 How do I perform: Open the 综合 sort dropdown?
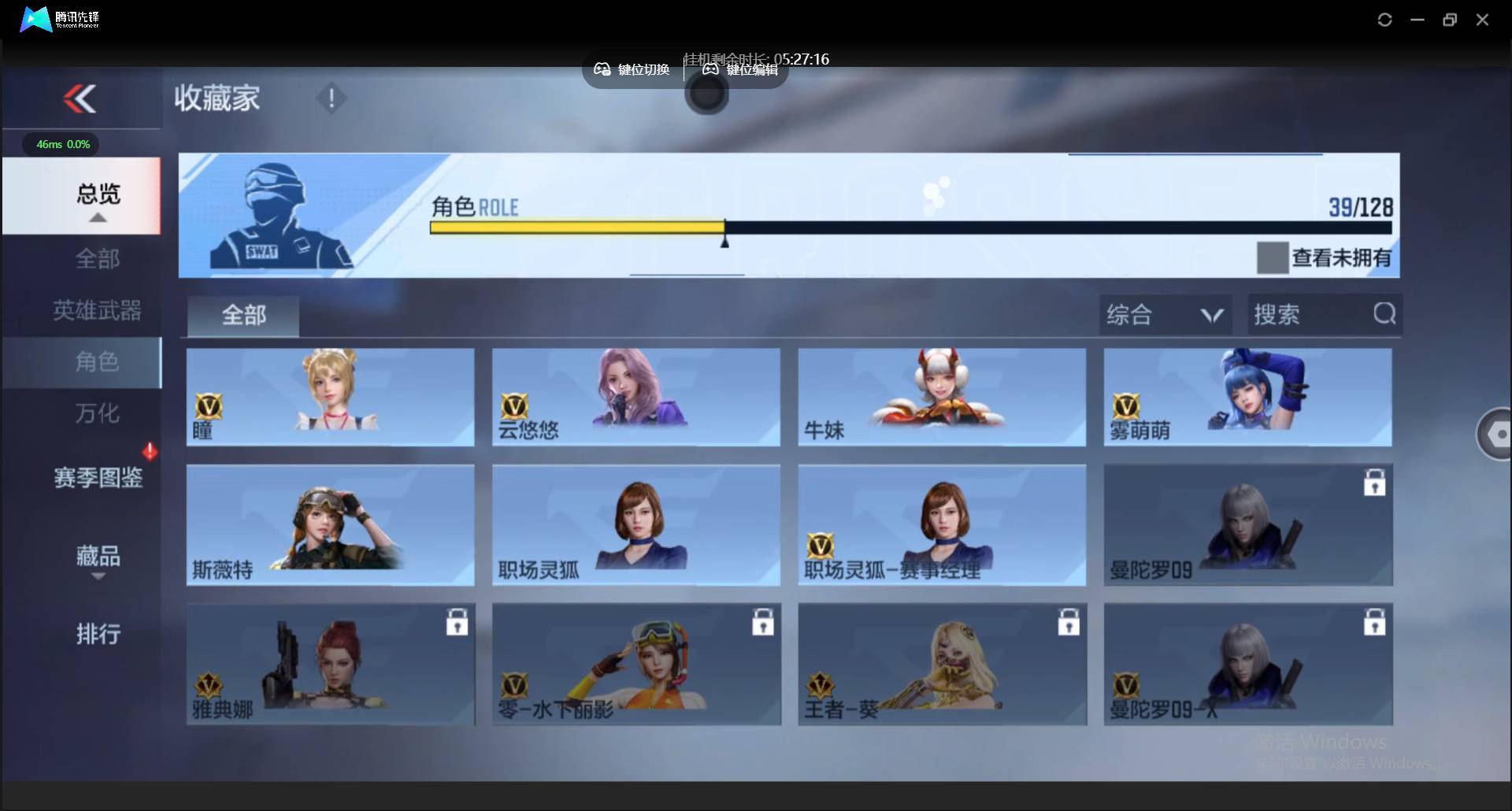pyautogui.click(x=1165, y=314)
